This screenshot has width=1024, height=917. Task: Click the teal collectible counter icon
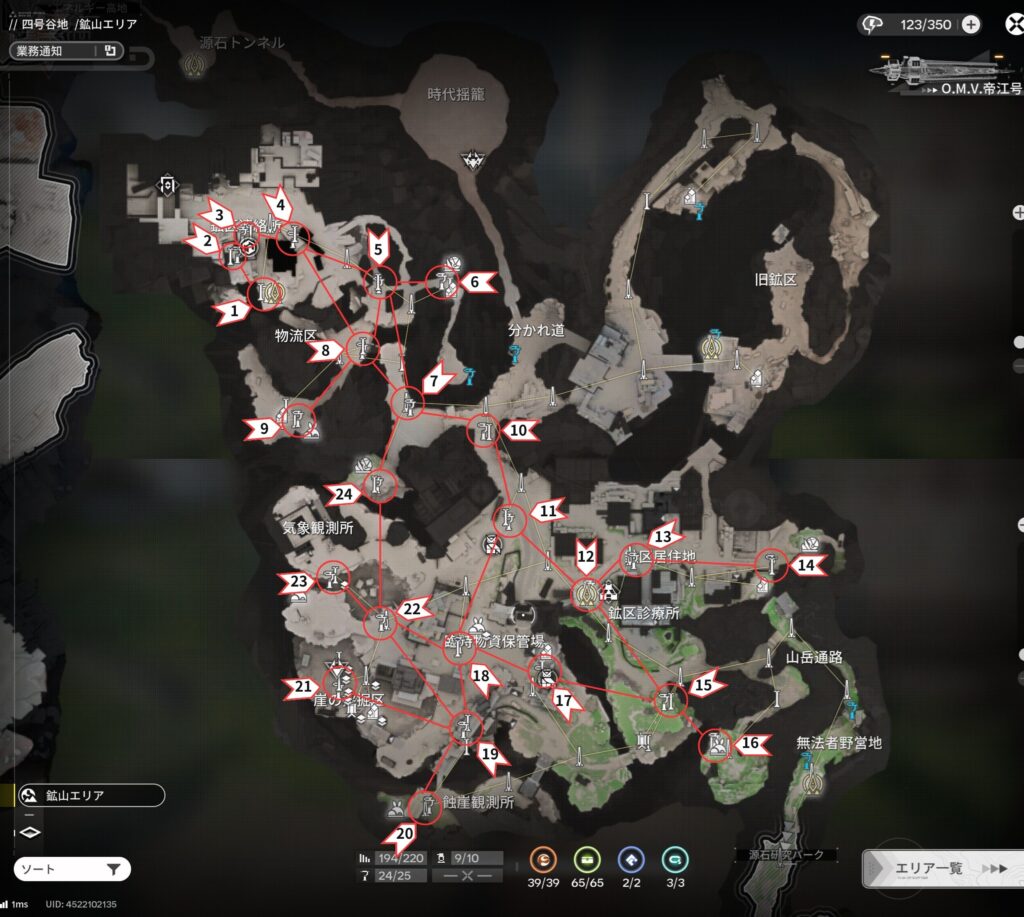tap(674, 859)
